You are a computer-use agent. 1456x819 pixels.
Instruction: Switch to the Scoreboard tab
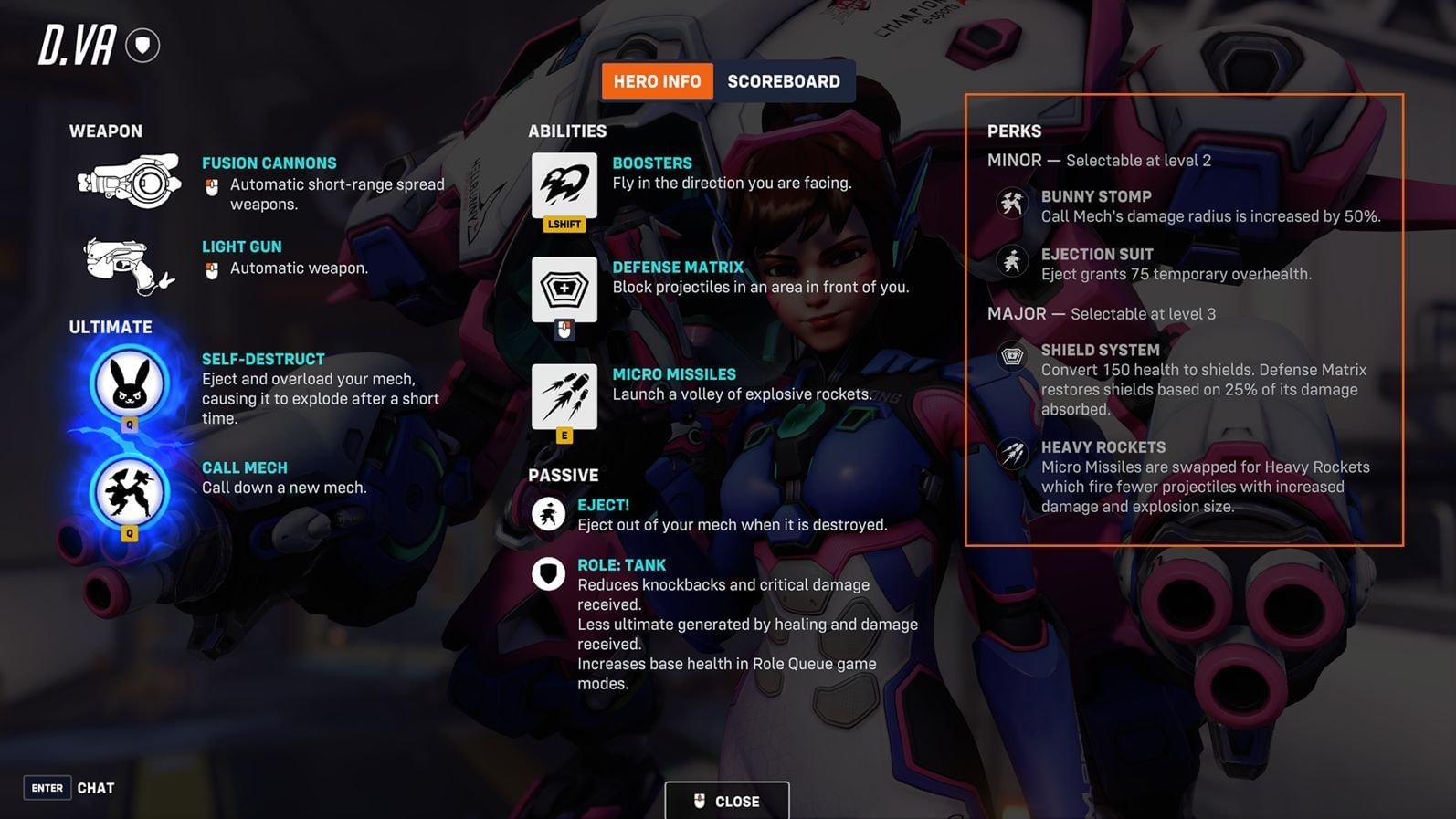(785, 80)
